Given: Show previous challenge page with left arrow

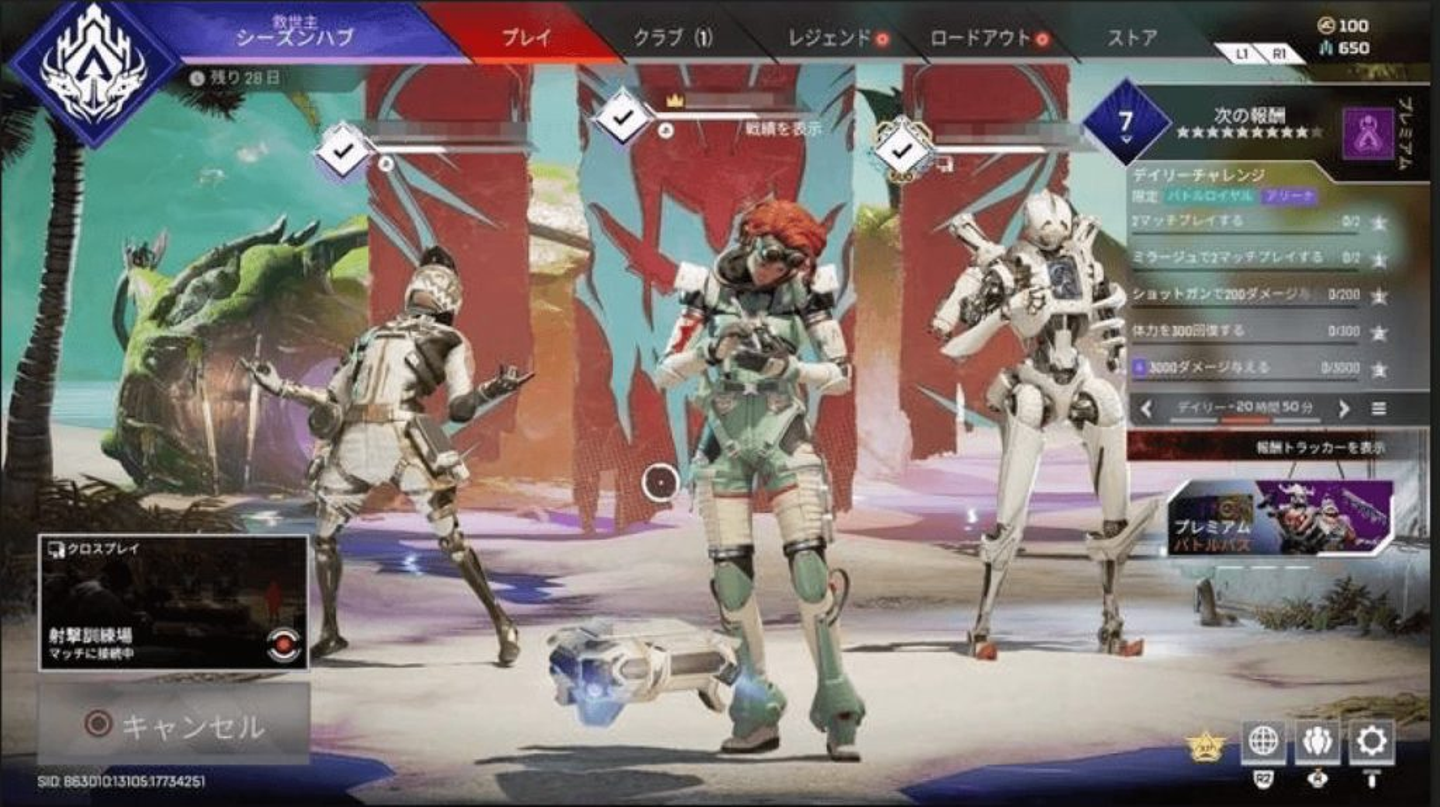Looking at the screenshot, I should [x=1146, y=408].
